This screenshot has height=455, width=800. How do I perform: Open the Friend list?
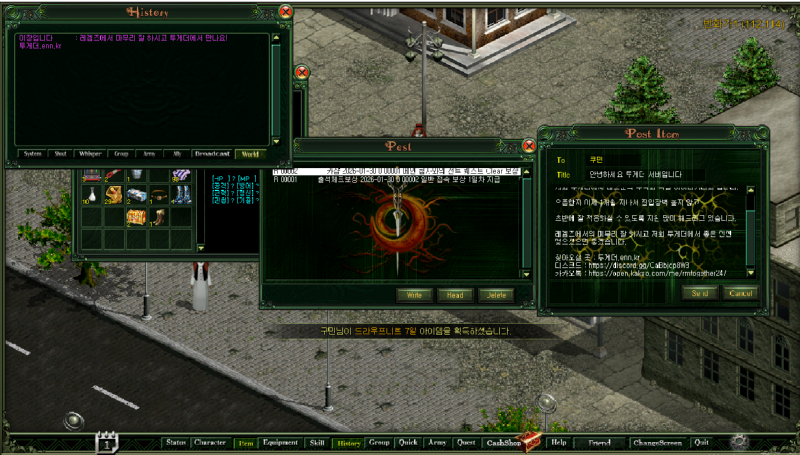point(599,442)
